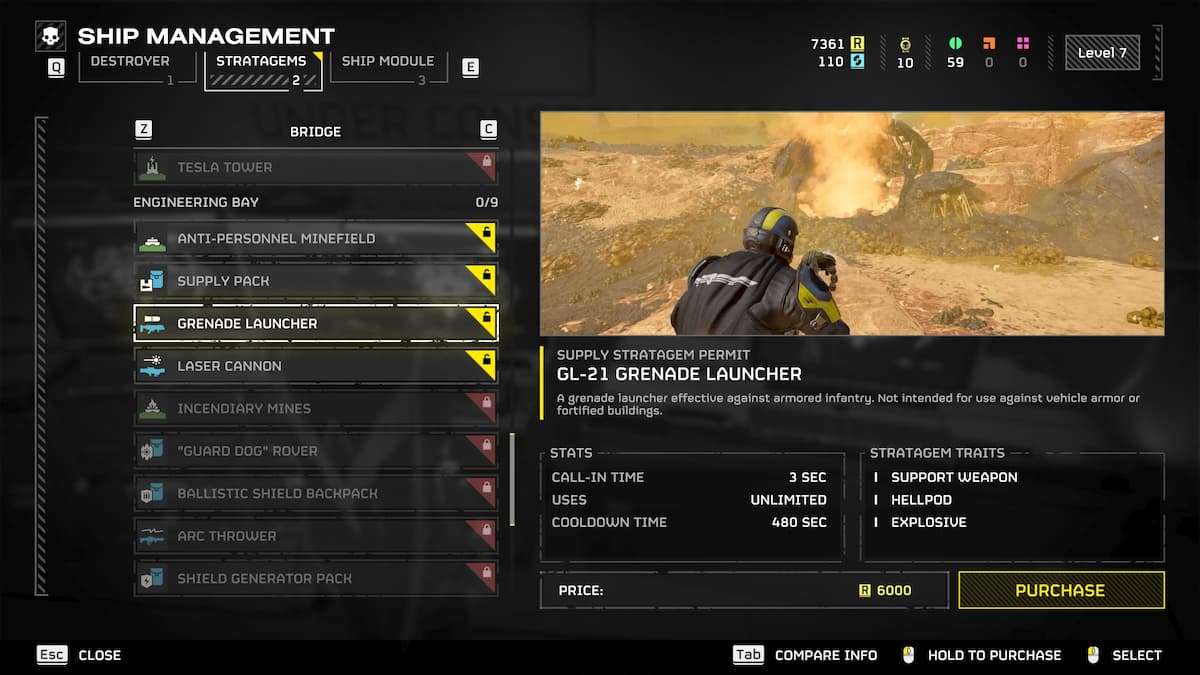This screenshot has width=1200, height=675.
Task: Purchase the GL-21 Grenade Launcher
Action: click(x=1060, y=590)
